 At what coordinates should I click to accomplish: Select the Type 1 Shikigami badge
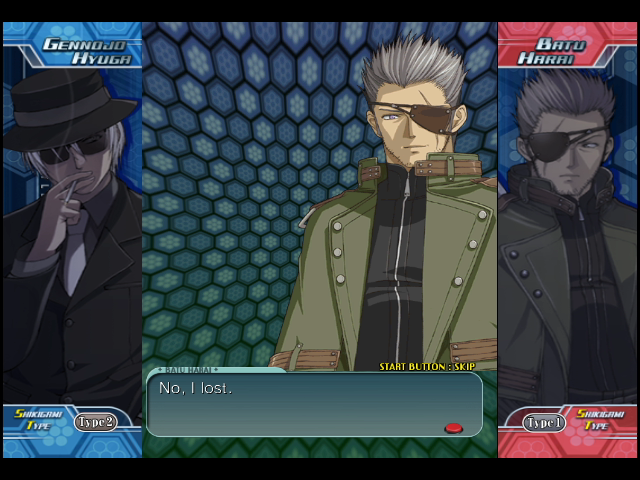click(545, 423)
